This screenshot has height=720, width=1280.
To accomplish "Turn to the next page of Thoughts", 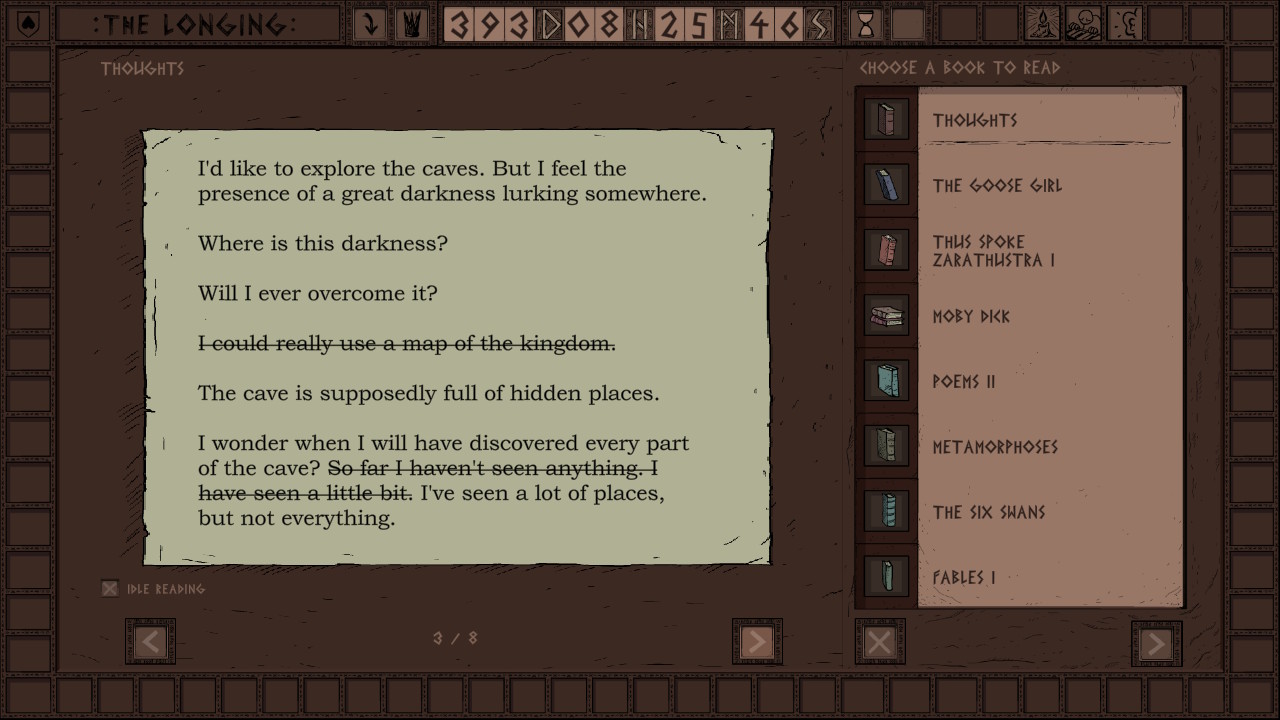I will (757, 641).
